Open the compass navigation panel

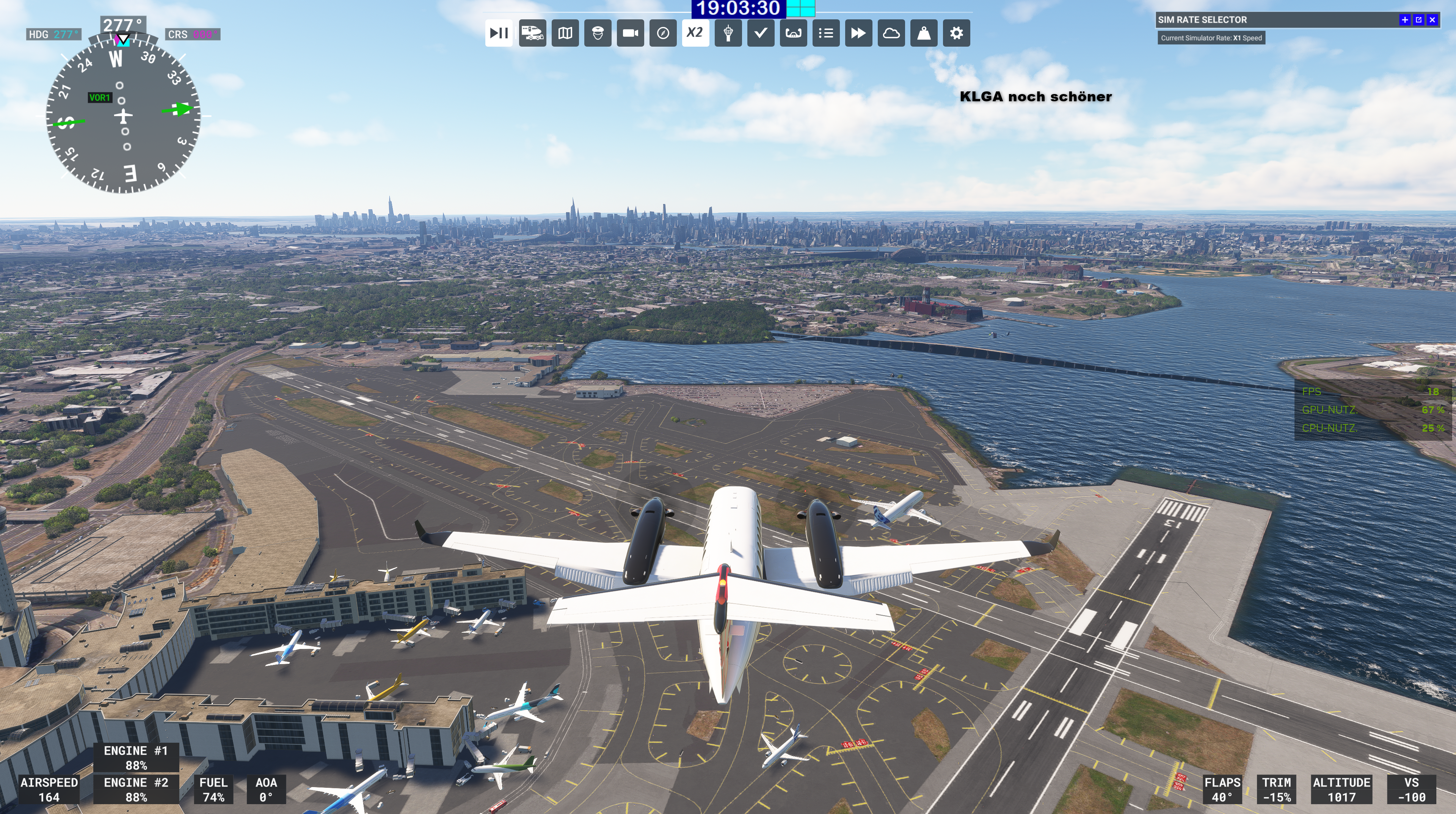point(663,33)
